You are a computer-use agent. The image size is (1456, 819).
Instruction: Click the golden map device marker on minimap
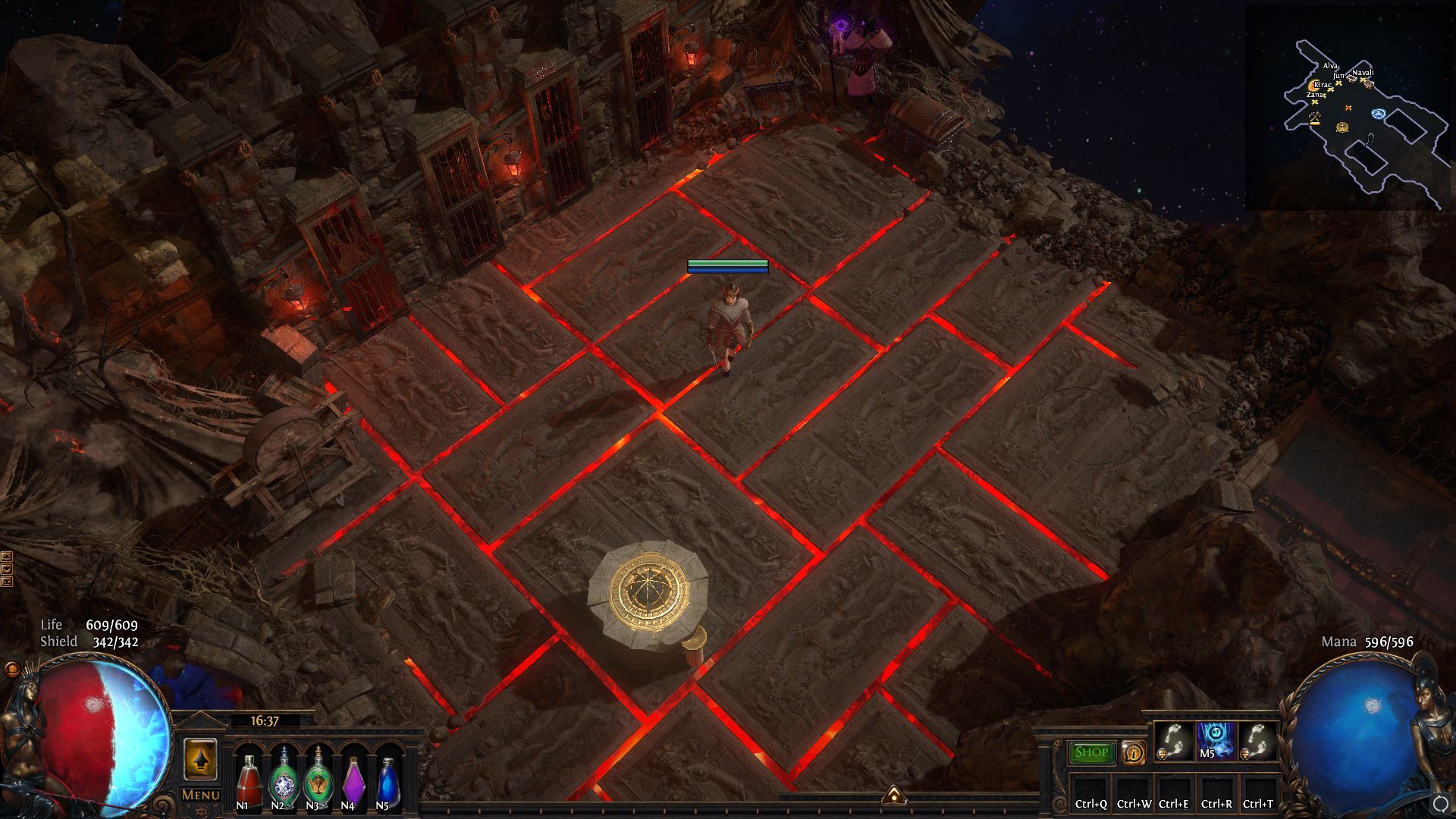coord(1342,127)
